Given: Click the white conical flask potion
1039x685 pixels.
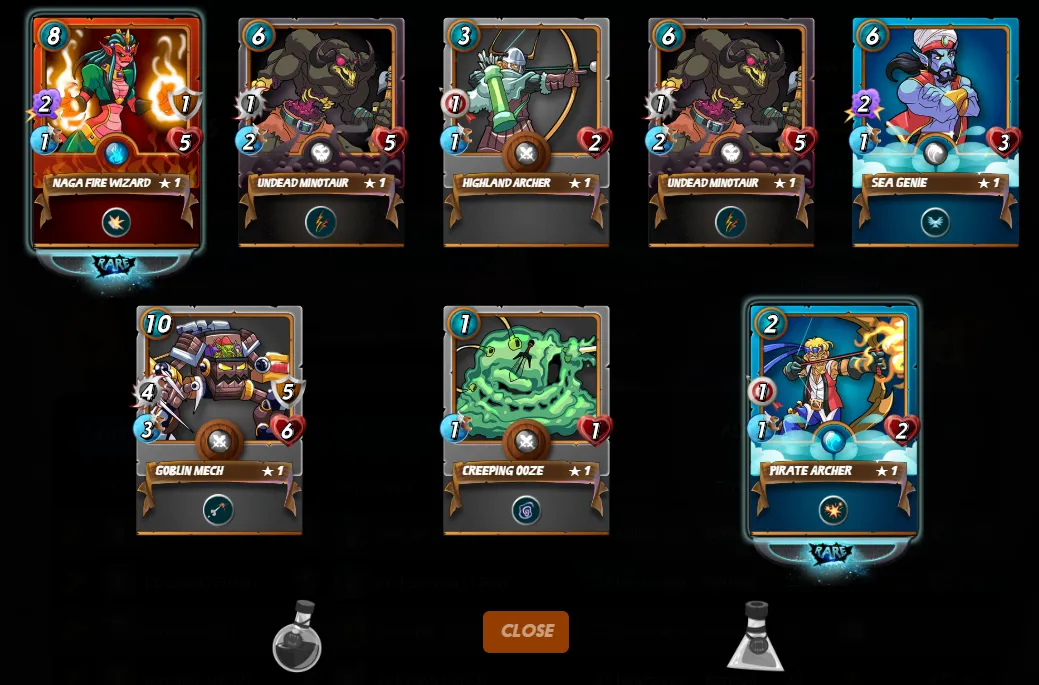Looking at the screenshot, I should (756, 637).
